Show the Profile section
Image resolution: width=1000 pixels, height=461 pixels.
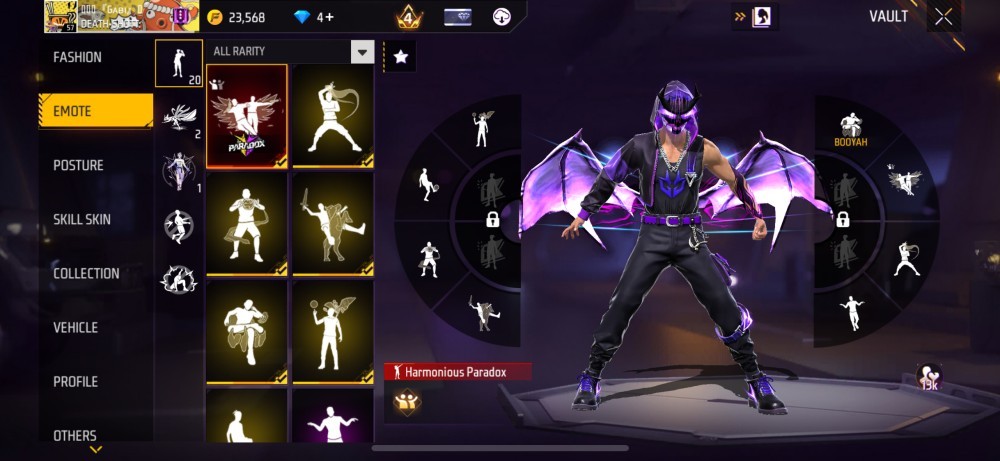tap(76, 382)
